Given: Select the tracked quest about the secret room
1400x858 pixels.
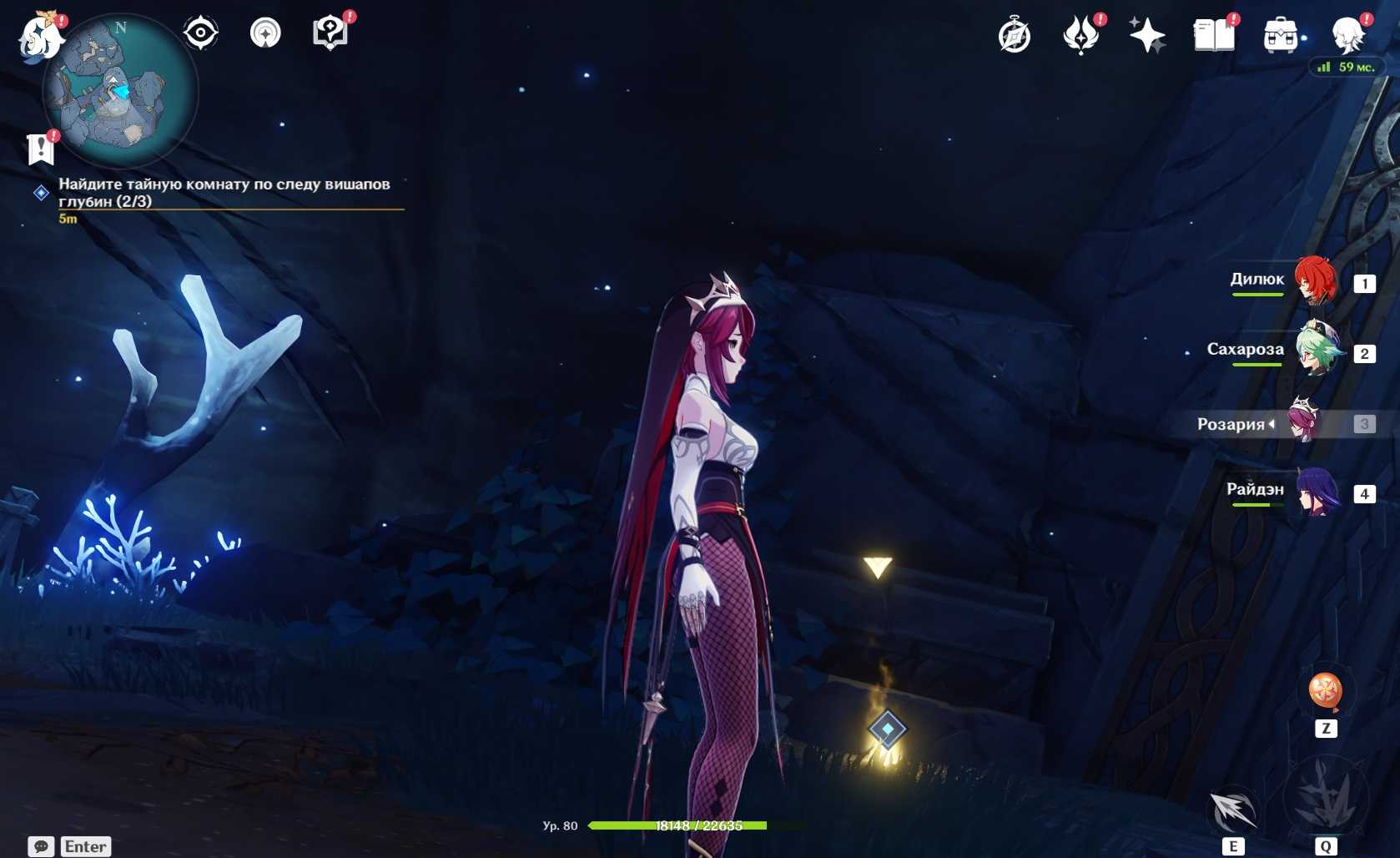Looking at the screenshot, I should click(x=224, y=192).
